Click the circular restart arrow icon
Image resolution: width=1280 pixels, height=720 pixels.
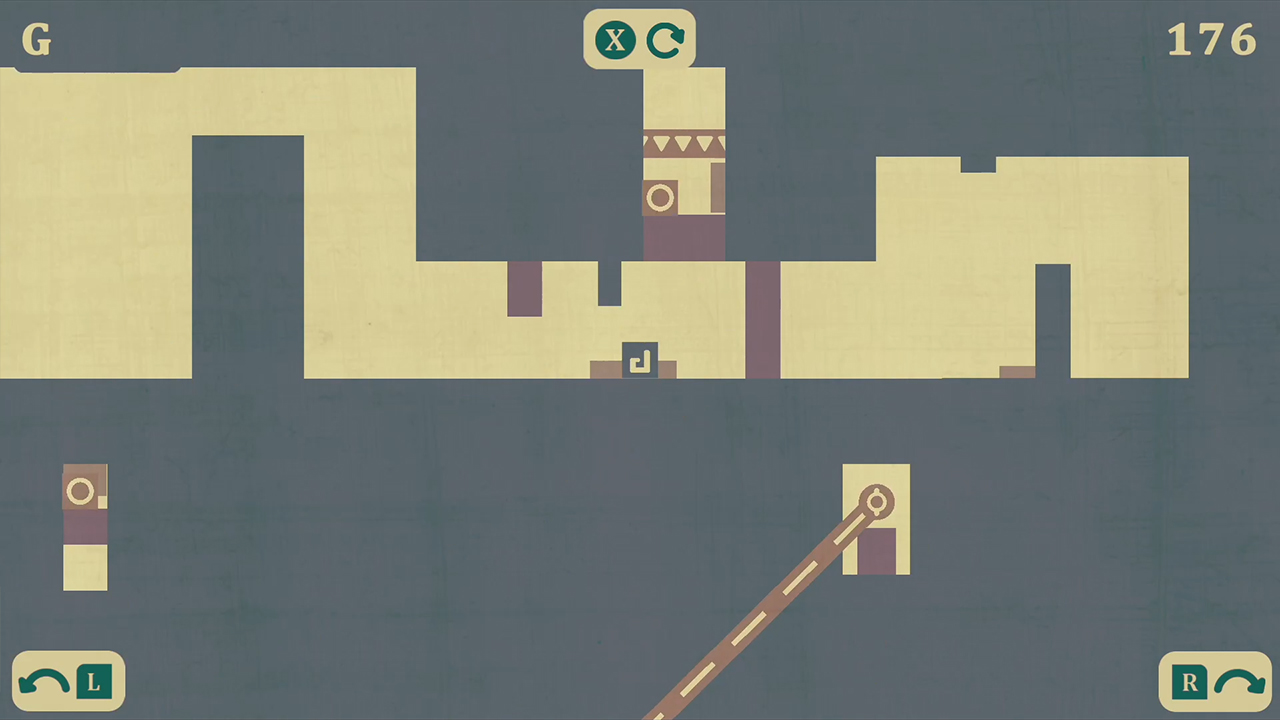coord(665,40)
